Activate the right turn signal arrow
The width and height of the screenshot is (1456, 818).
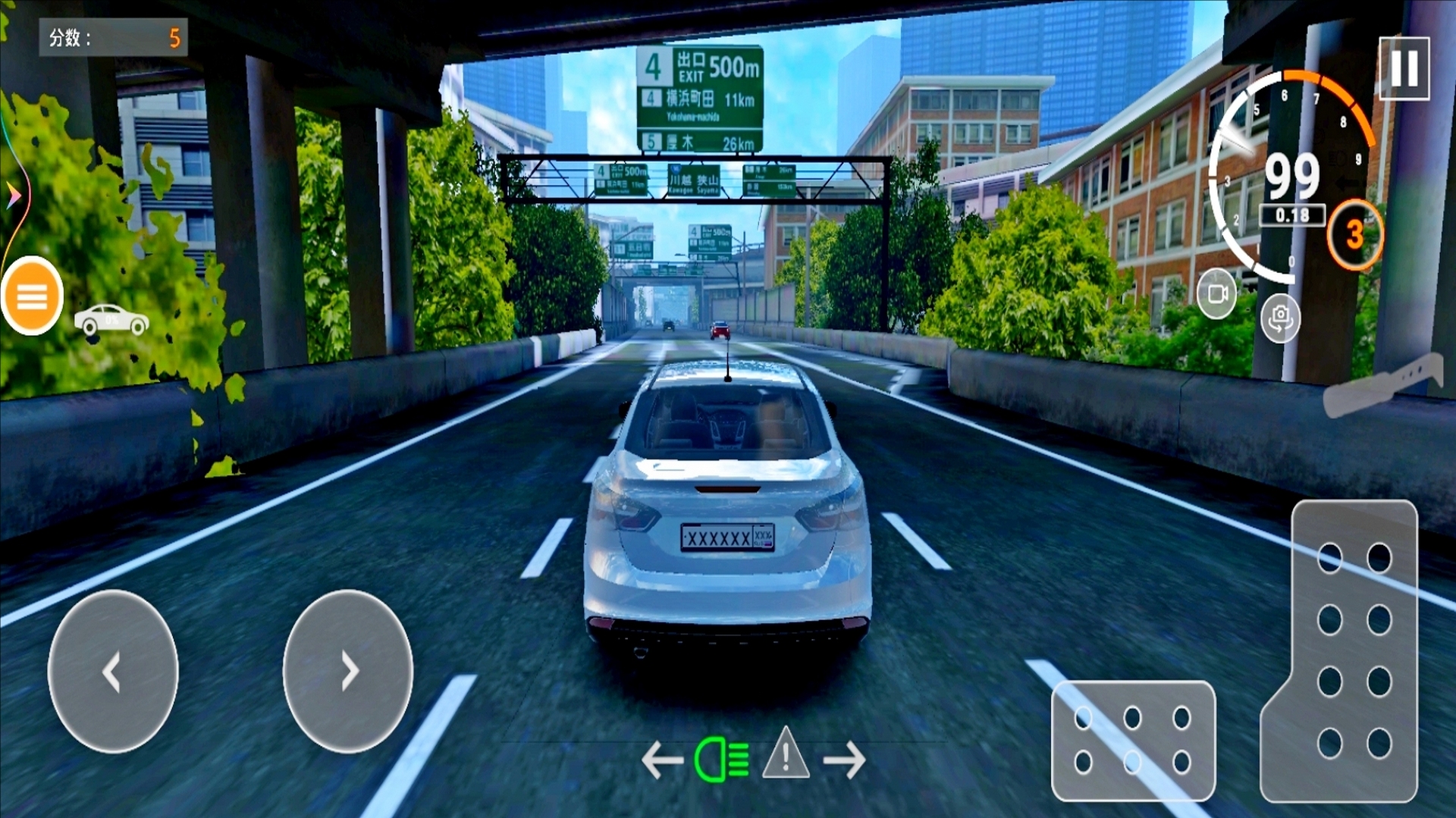click(x=845, y=760)
